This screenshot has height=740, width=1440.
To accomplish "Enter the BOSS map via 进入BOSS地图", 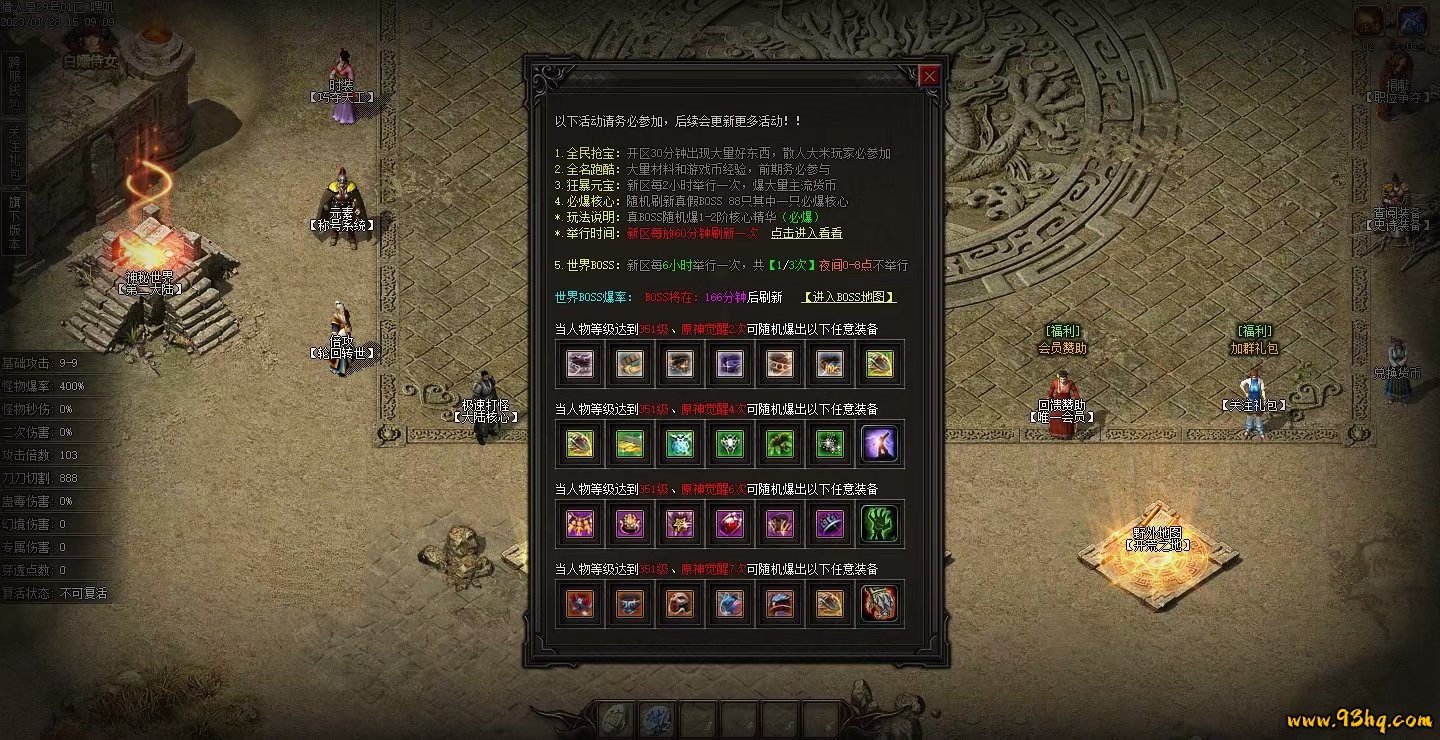I will (849, 297).
